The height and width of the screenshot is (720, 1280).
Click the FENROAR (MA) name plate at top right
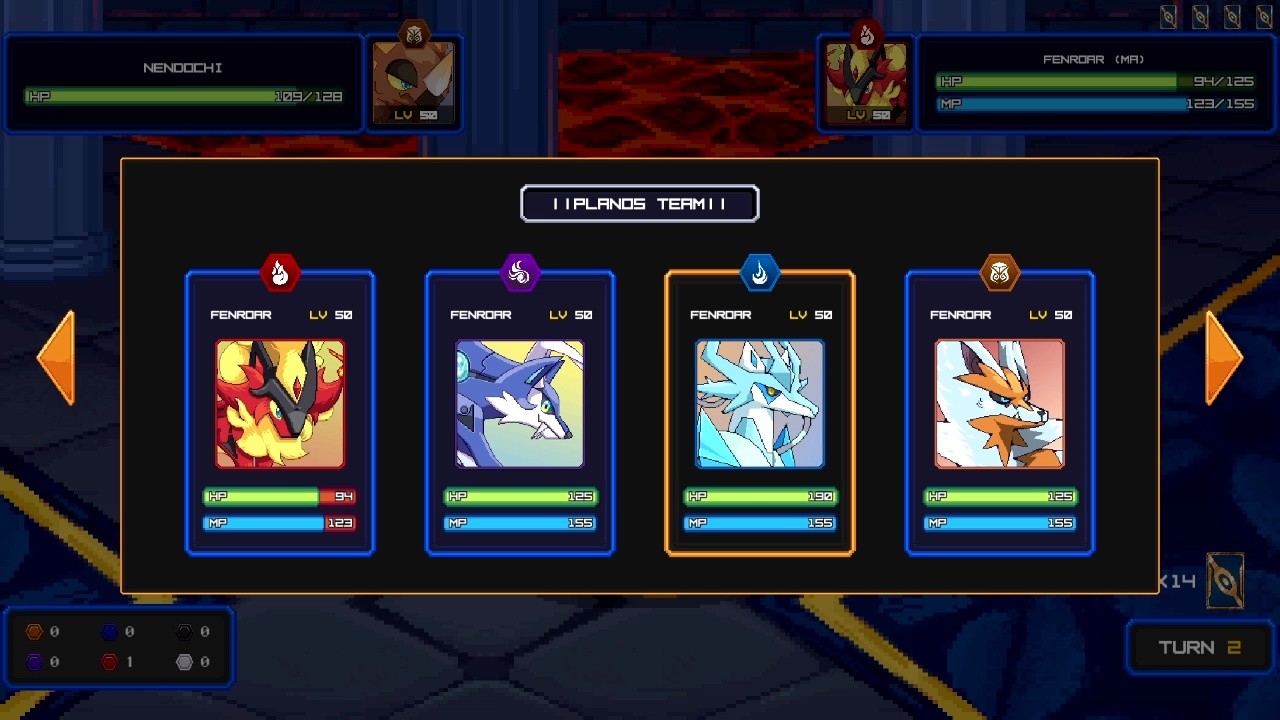[1095, 59]
